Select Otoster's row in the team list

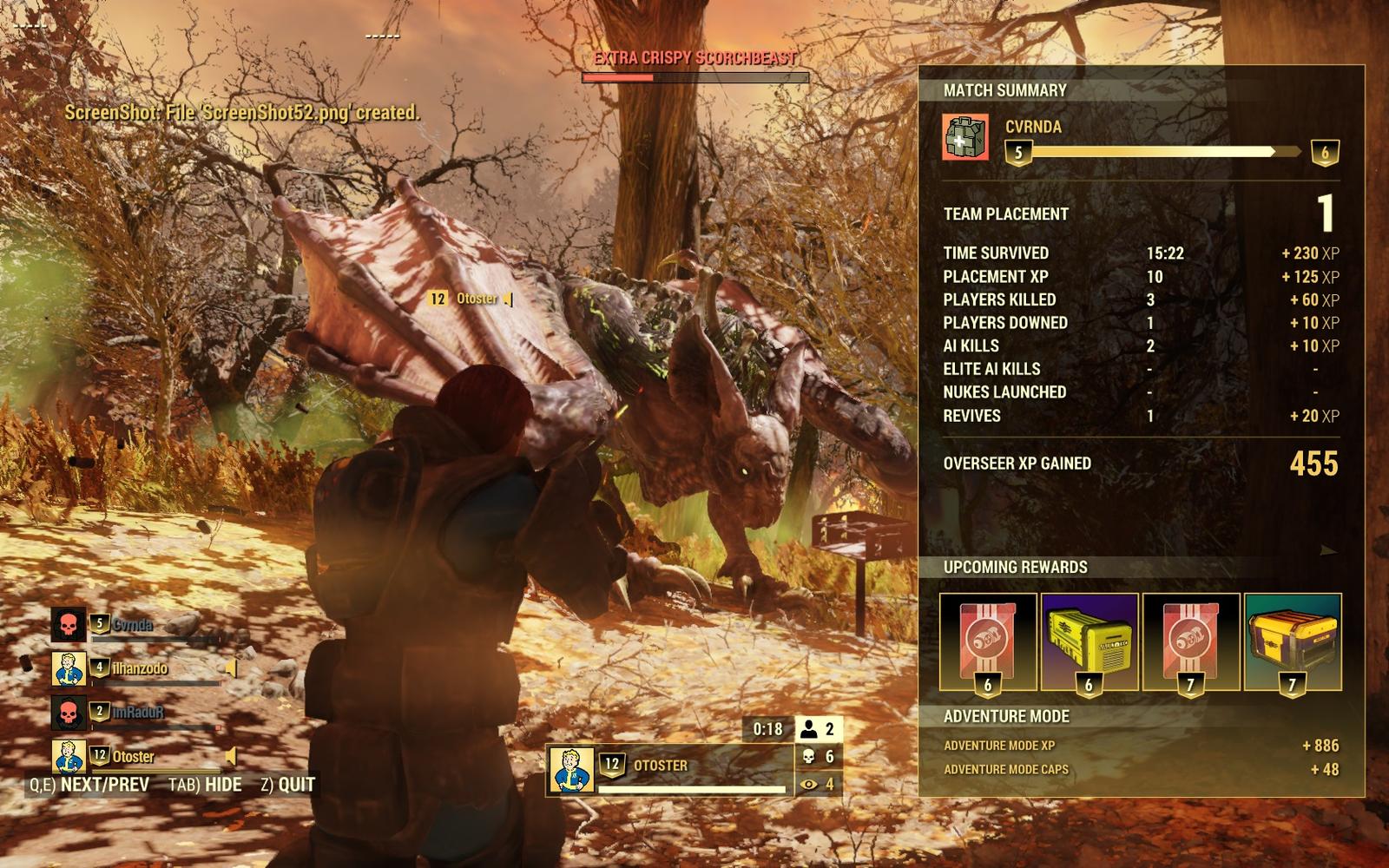tap(133, 756)
